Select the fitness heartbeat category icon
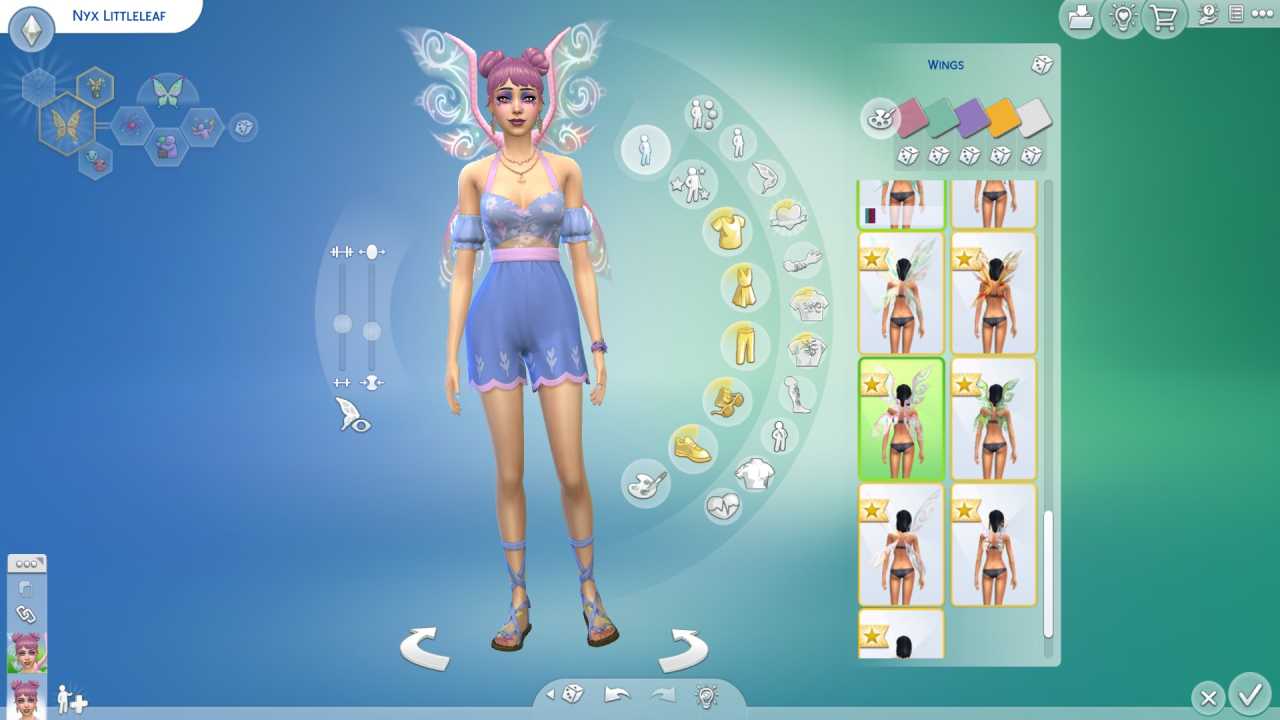This screenshot has width=1280, height=720. click(723, 508)
